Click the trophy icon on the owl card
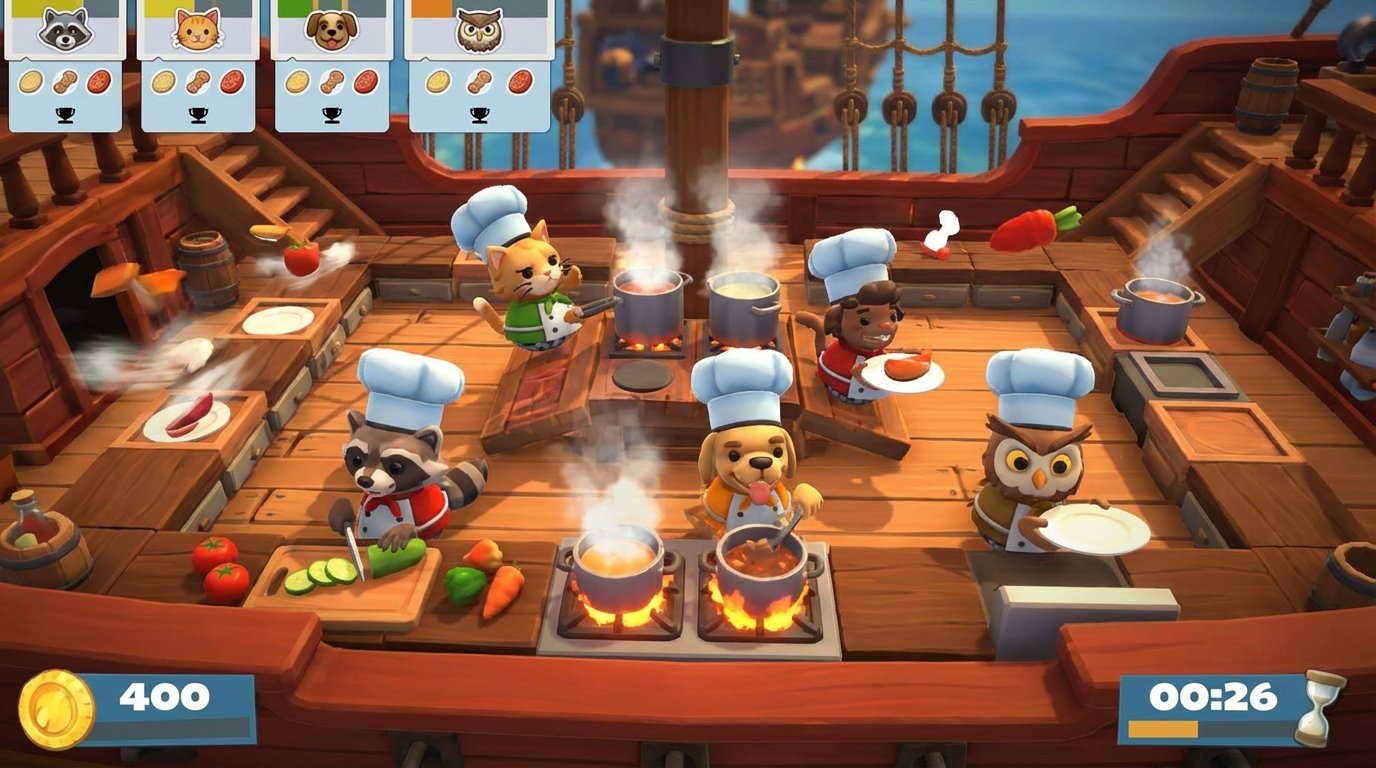 481,113
